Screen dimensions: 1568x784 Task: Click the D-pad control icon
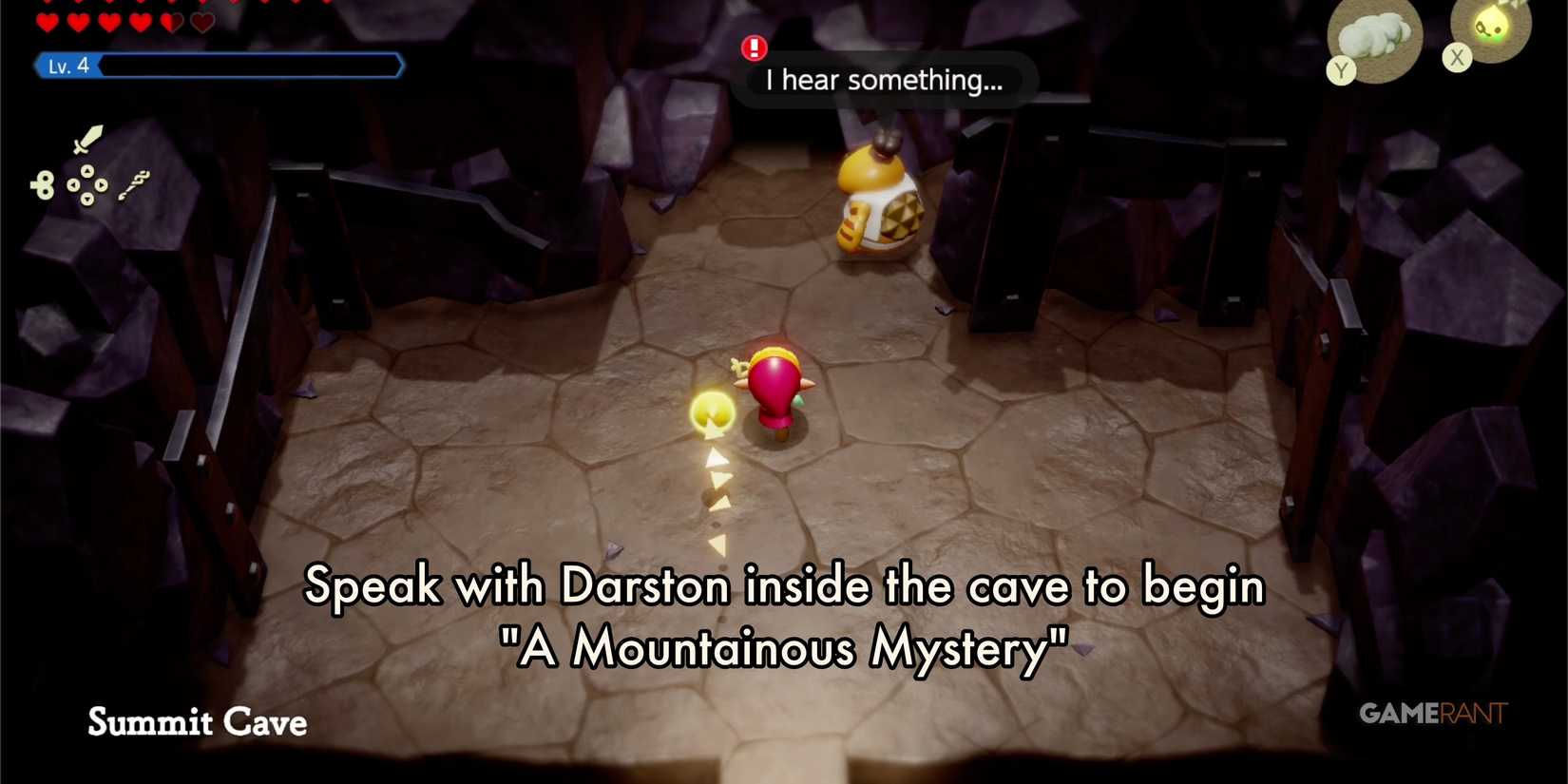click(x=87, y=186)
